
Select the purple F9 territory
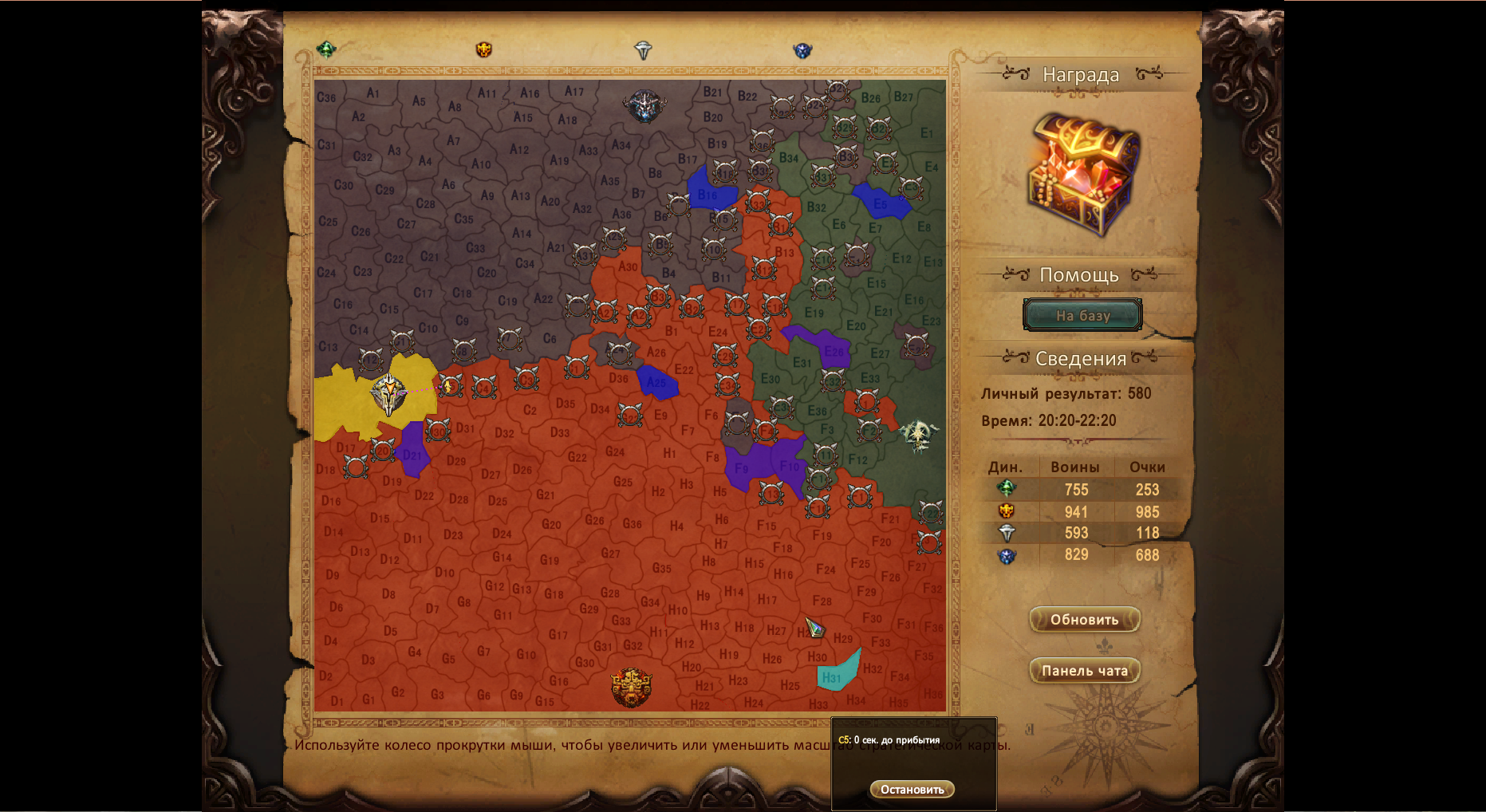(747, 466)
